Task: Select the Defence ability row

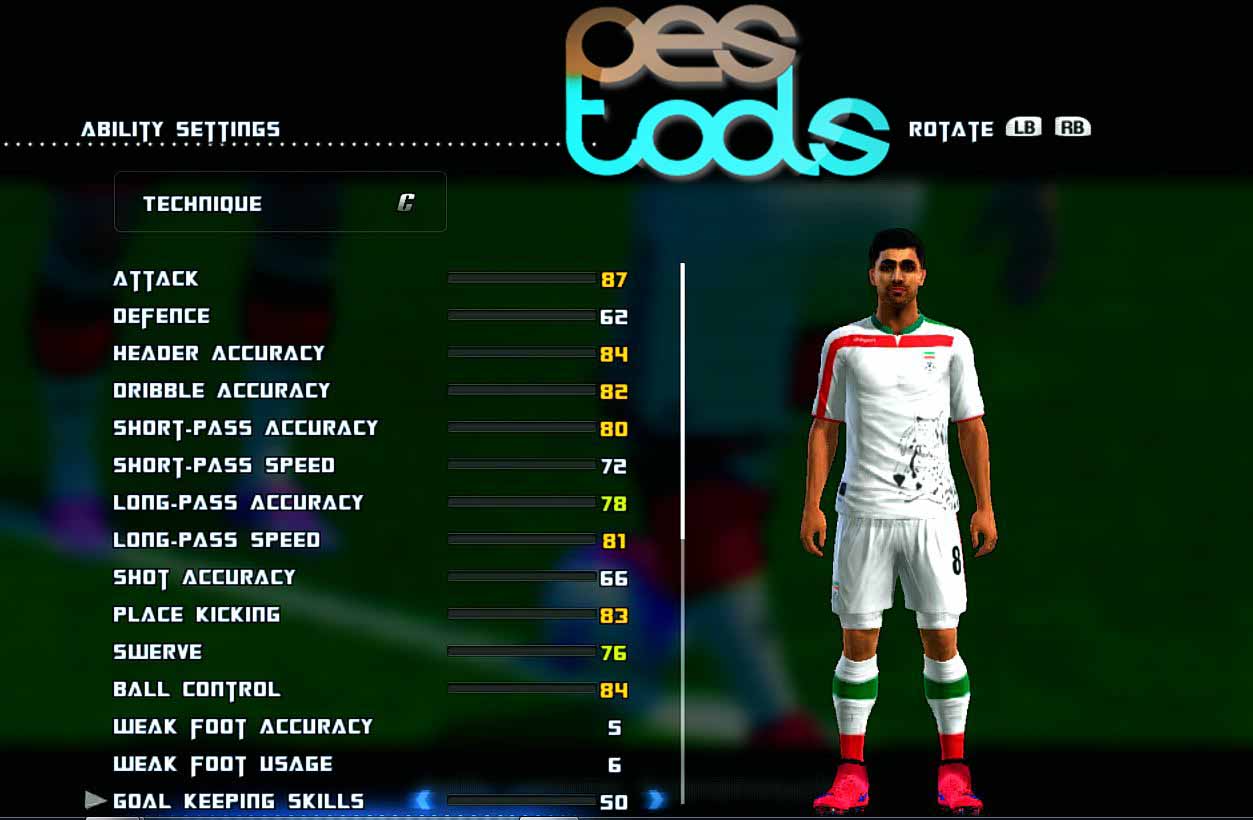Action: click(x=162, y=316)
